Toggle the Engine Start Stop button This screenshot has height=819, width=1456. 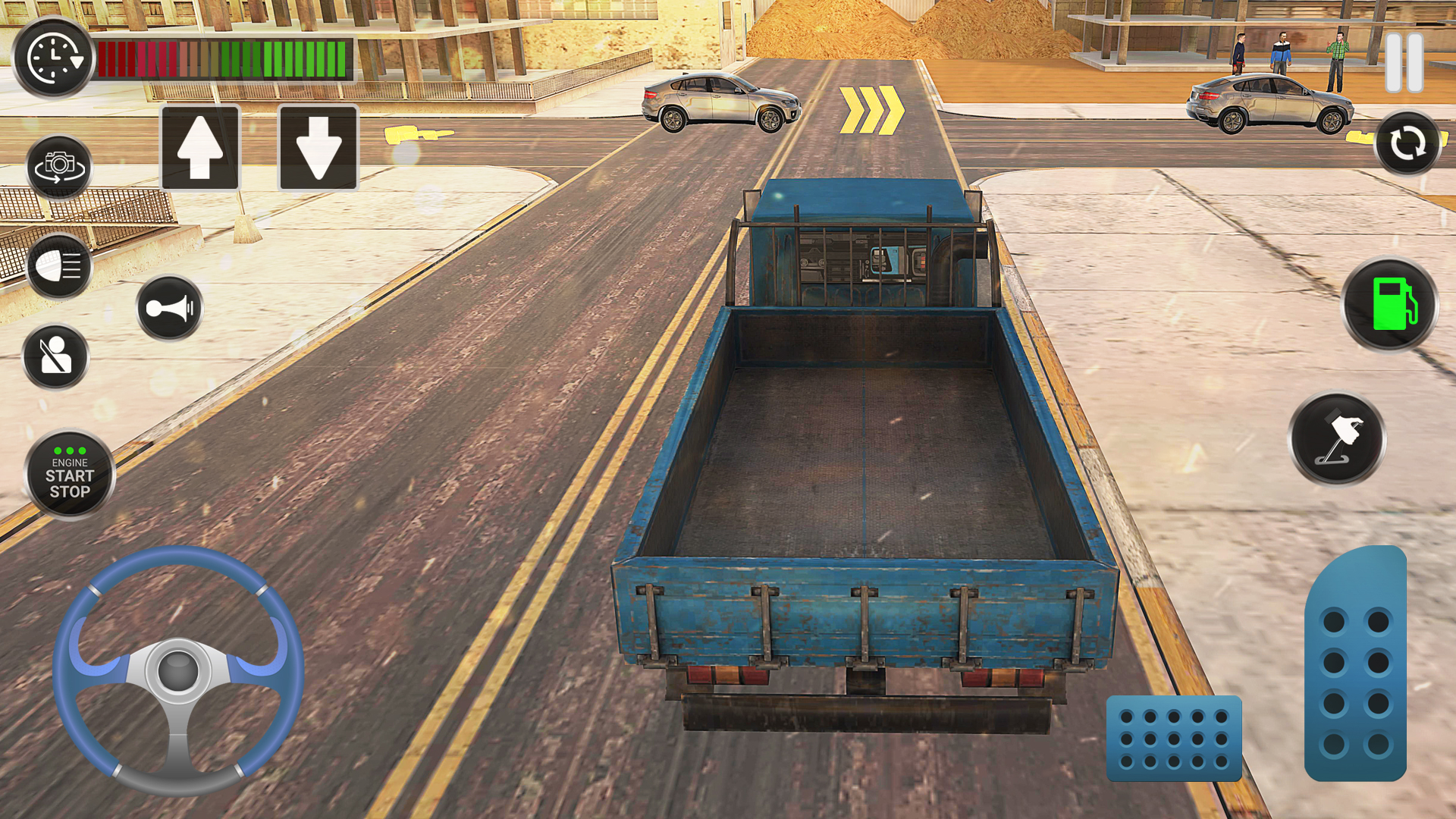(x=70, y=475)
